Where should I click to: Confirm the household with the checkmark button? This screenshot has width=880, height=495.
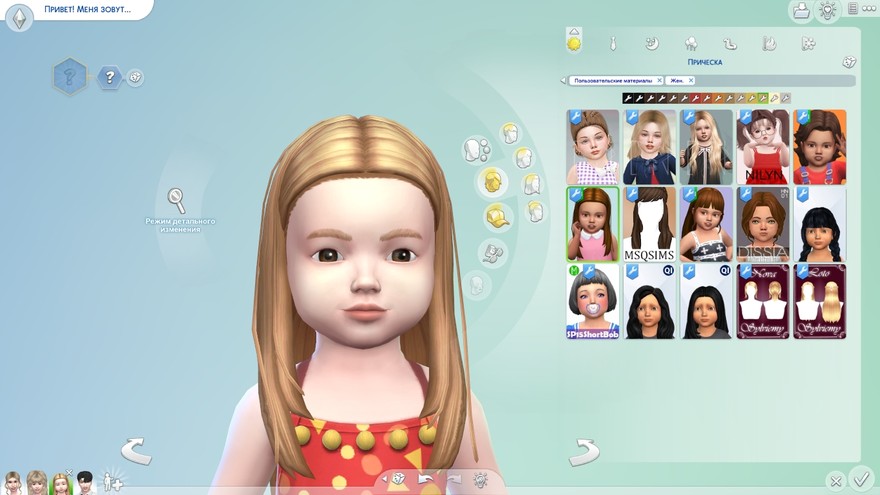[x=860, y=478]
